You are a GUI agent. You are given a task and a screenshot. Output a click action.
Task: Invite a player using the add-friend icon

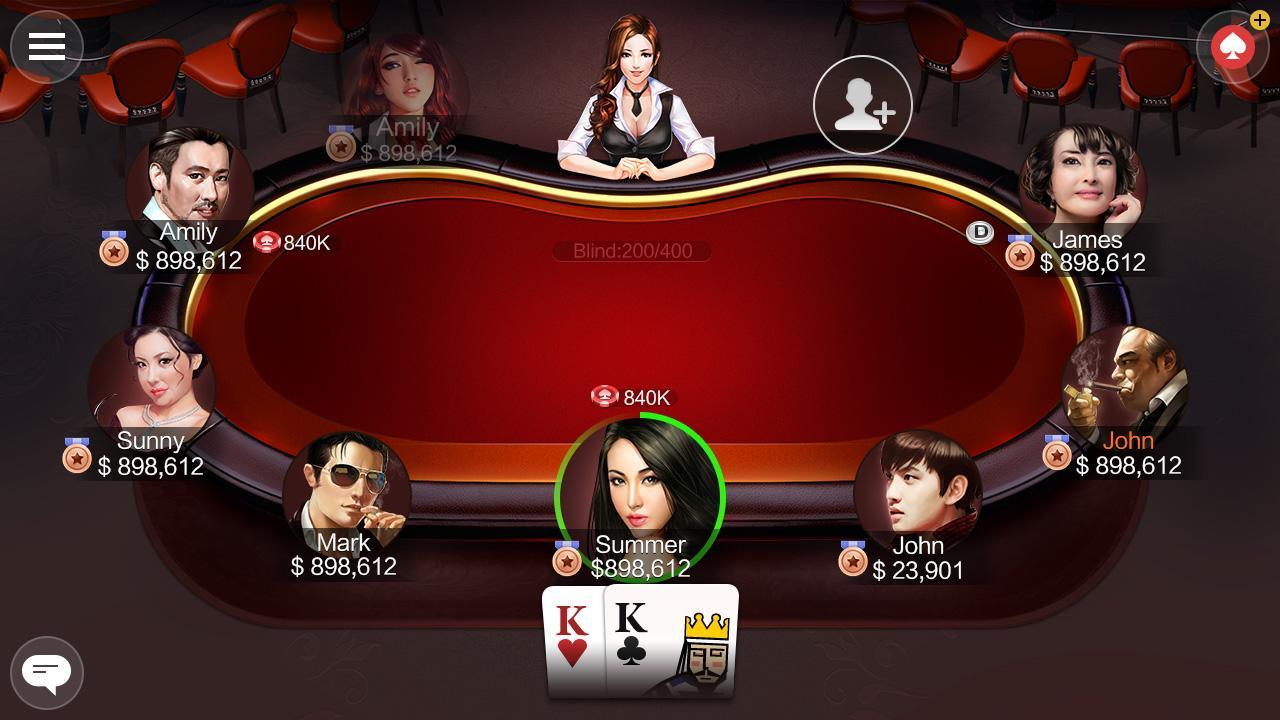(x=862, y=105)
